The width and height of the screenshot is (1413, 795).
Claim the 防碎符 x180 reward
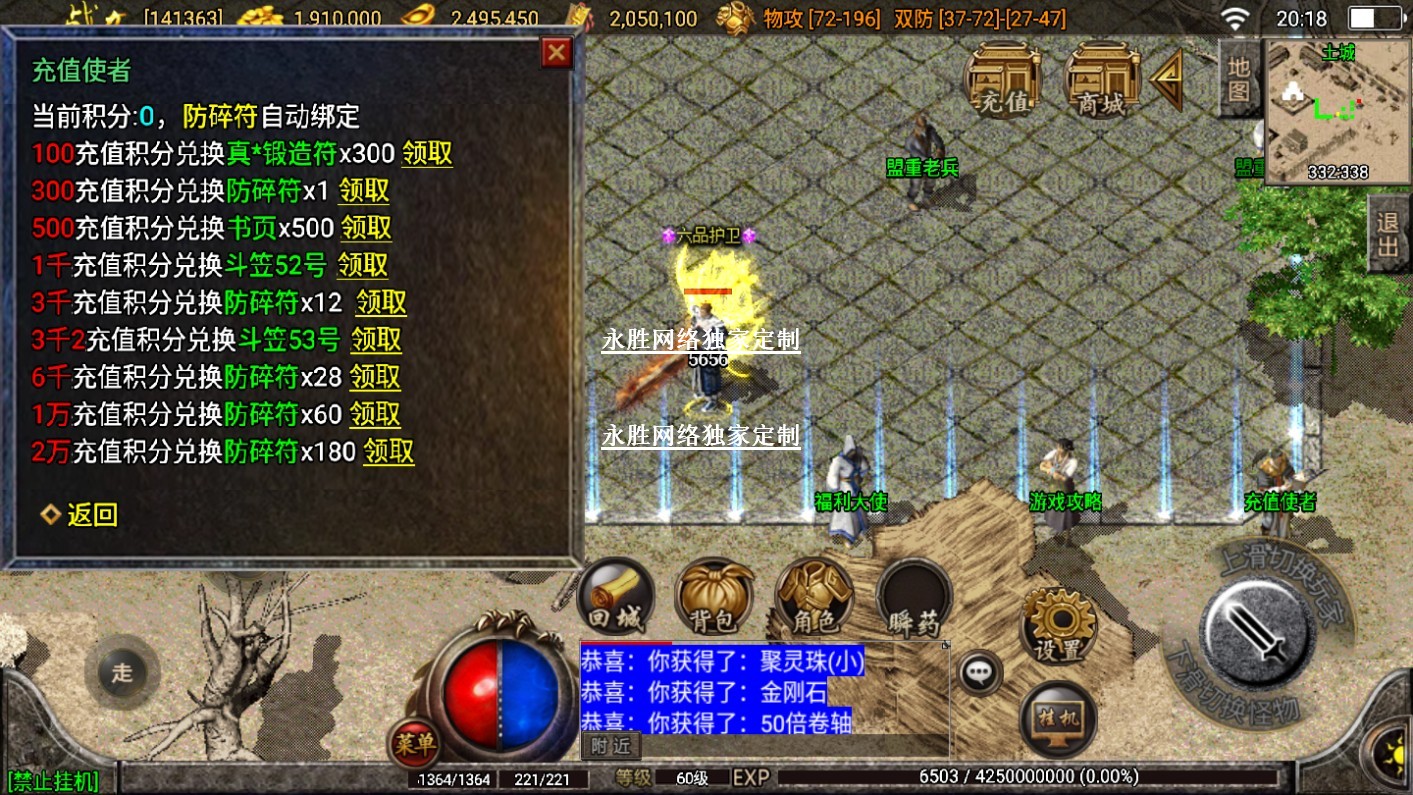(388, 451)
